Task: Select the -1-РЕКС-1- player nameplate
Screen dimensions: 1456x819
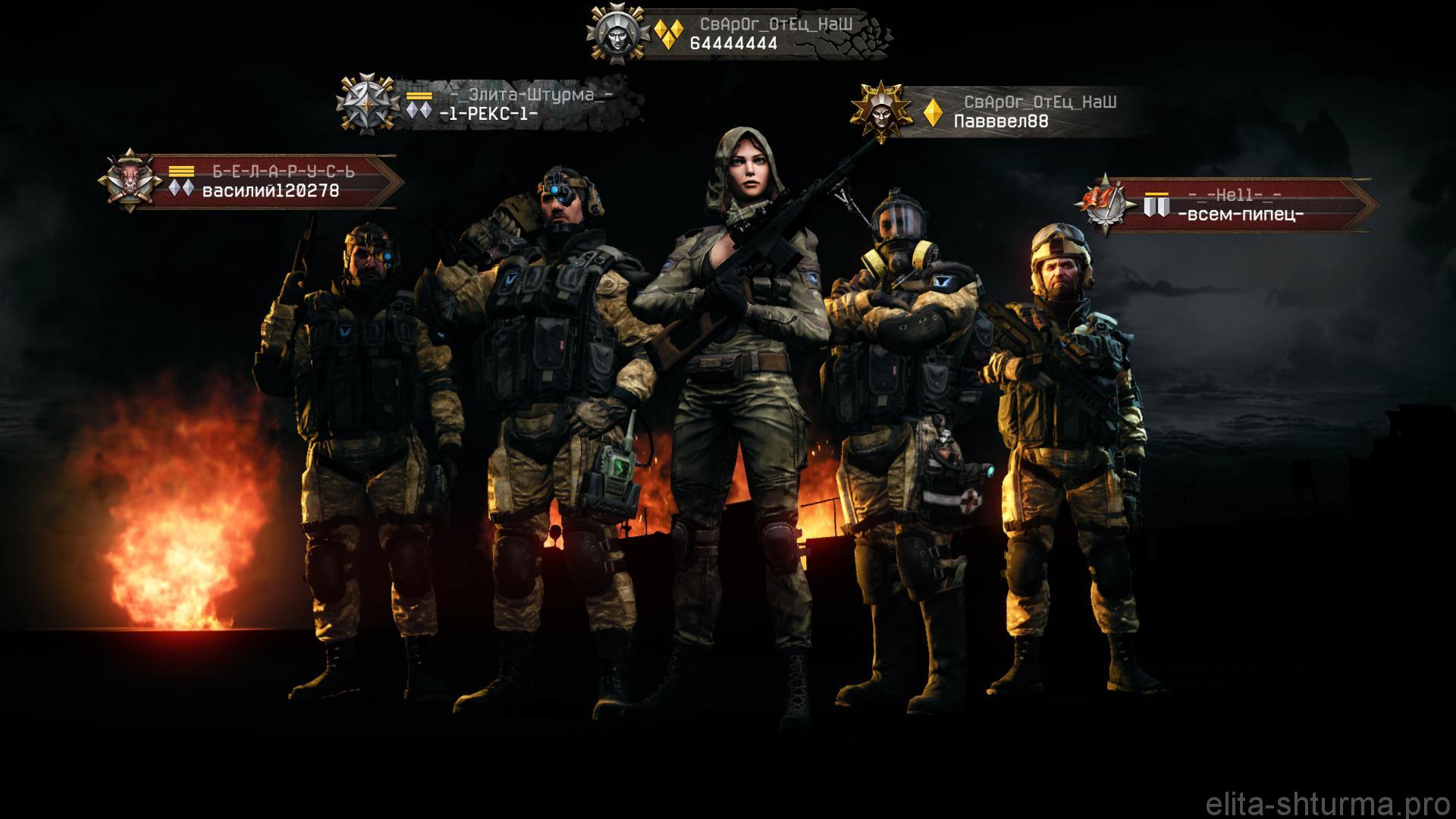Action: 489,114
